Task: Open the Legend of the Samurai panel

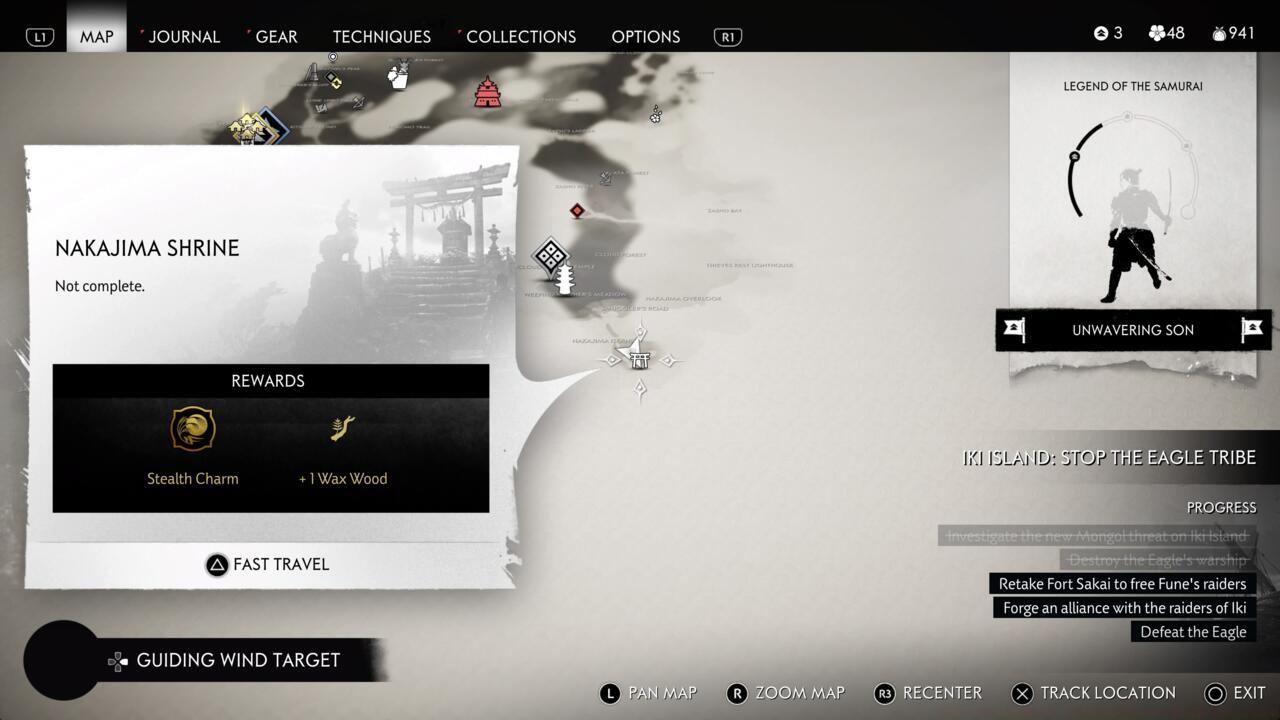Action: (1132, 200)
